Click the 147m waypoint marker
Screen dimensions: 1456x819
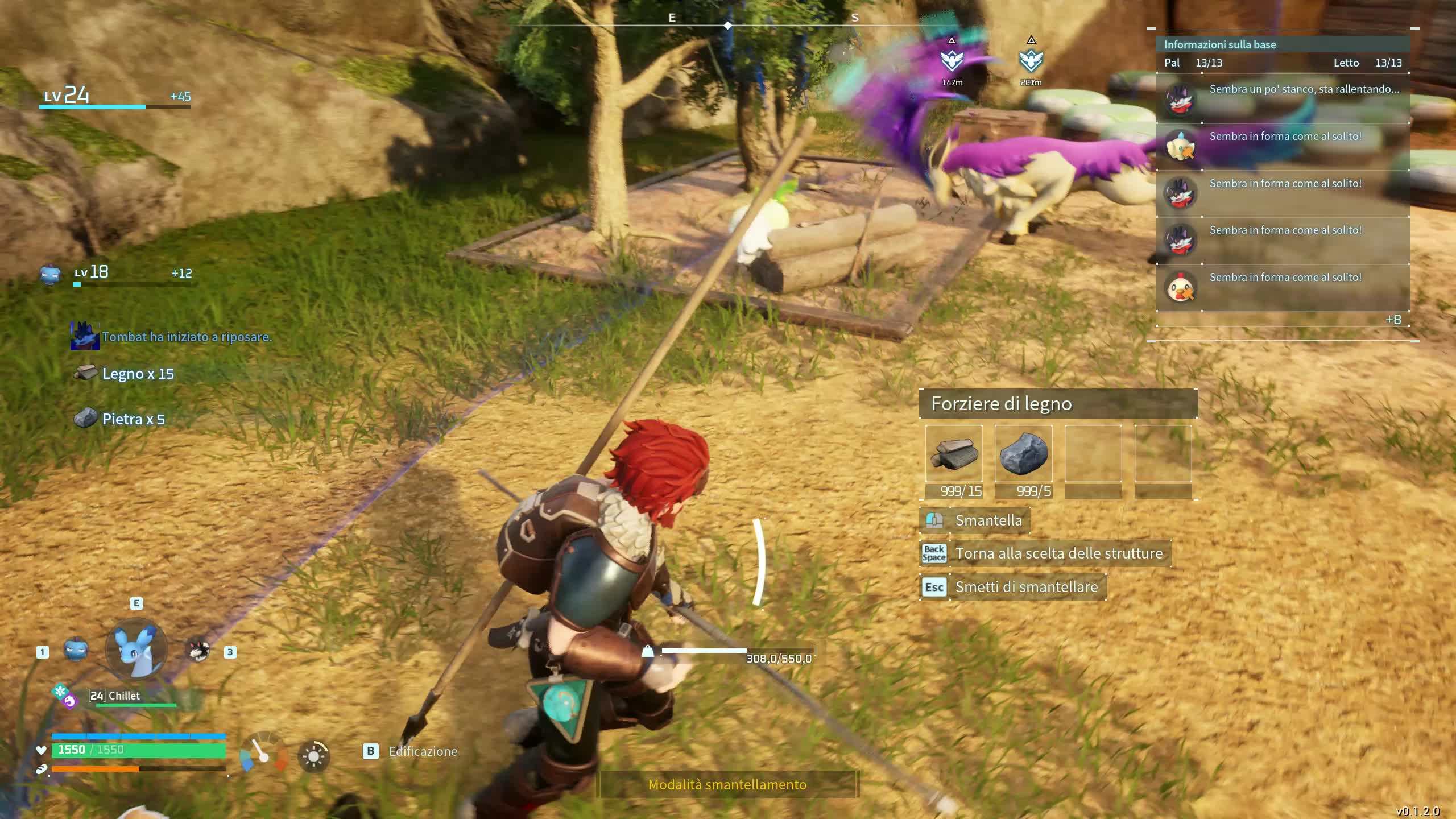[952, 60]
